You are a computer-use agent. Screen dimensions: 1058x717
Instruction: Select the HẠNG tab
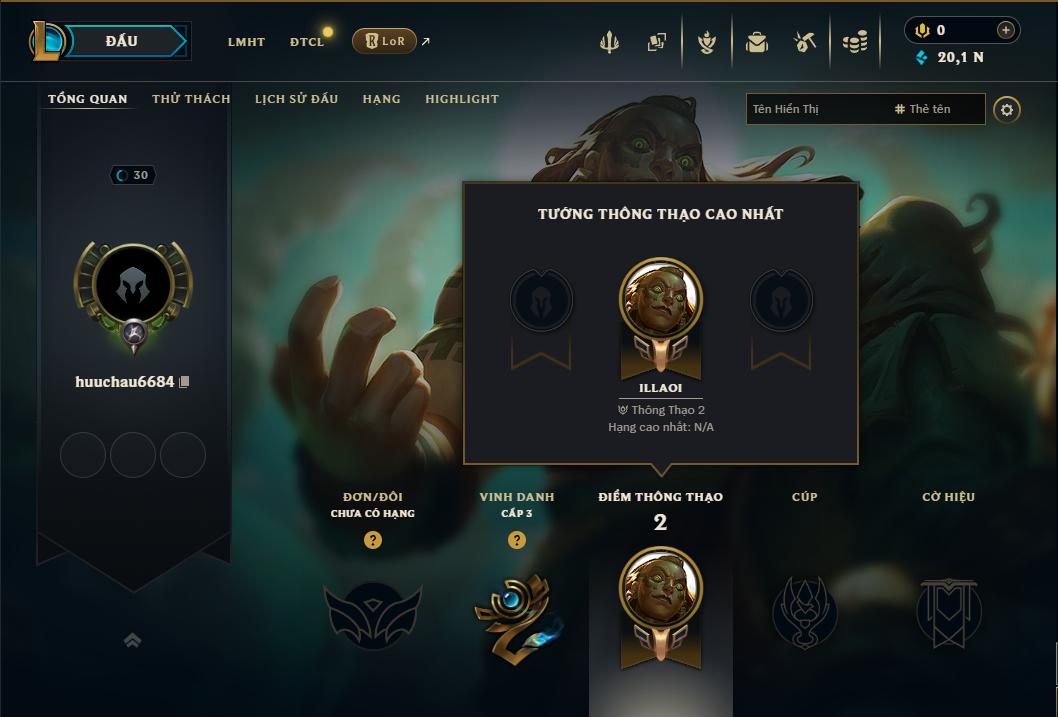[381, 99]
